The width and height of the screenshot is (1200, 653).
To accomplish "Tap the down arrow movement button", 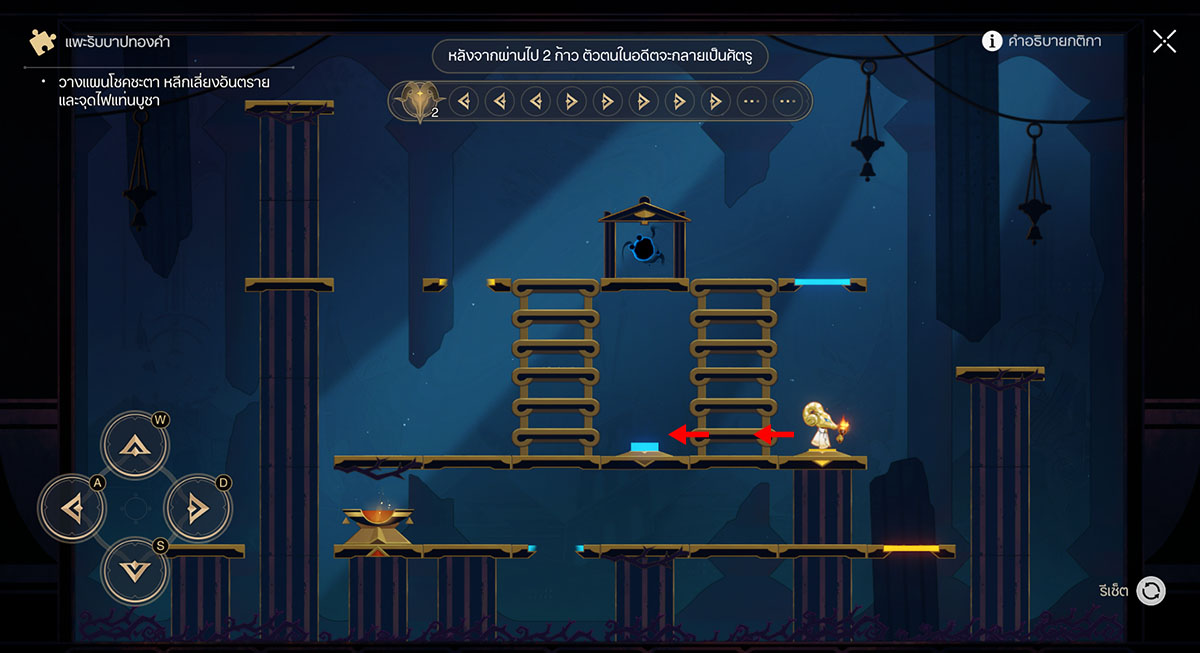I will click(x=133, y=572).
